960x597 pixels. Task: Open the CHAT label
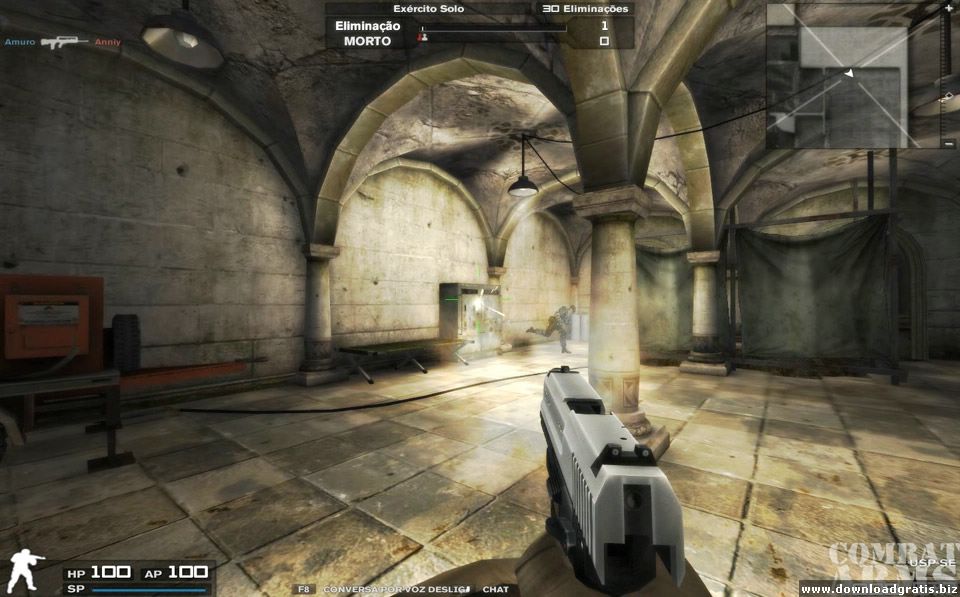pyautogui.click(x=495, y=590)
